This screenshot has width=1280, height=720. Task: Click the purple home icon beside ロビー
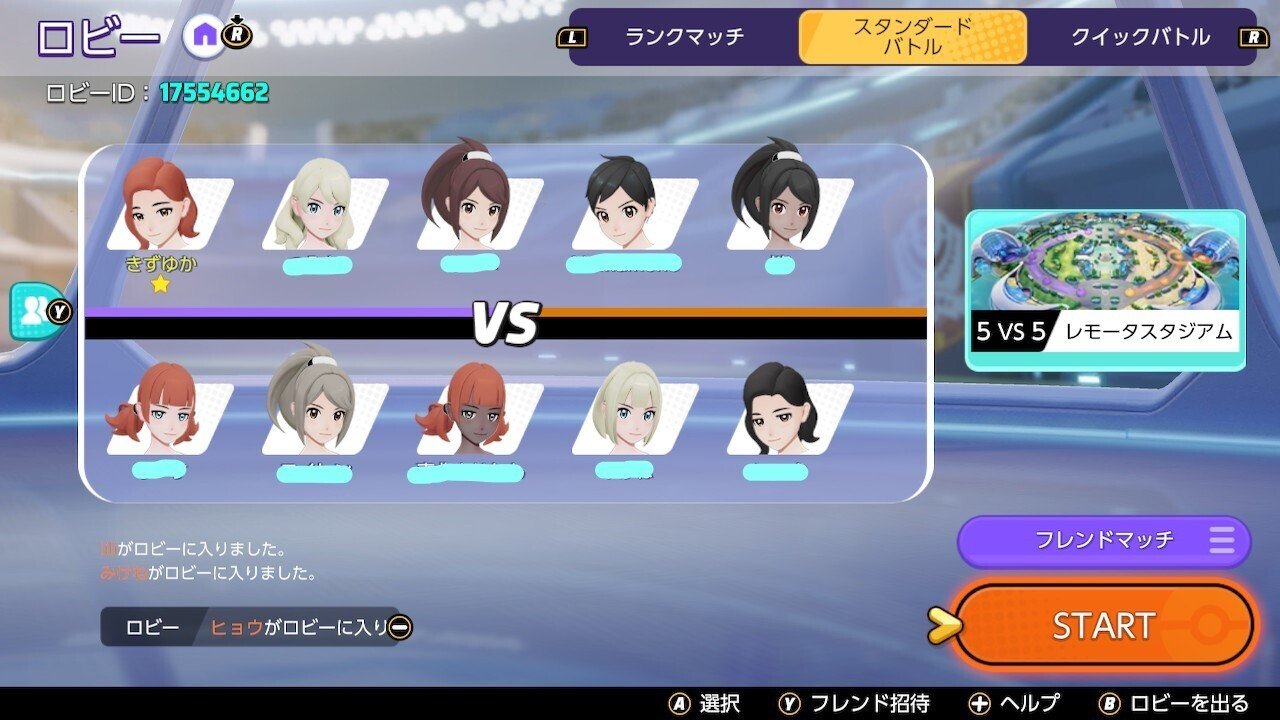tap(204, 37)
